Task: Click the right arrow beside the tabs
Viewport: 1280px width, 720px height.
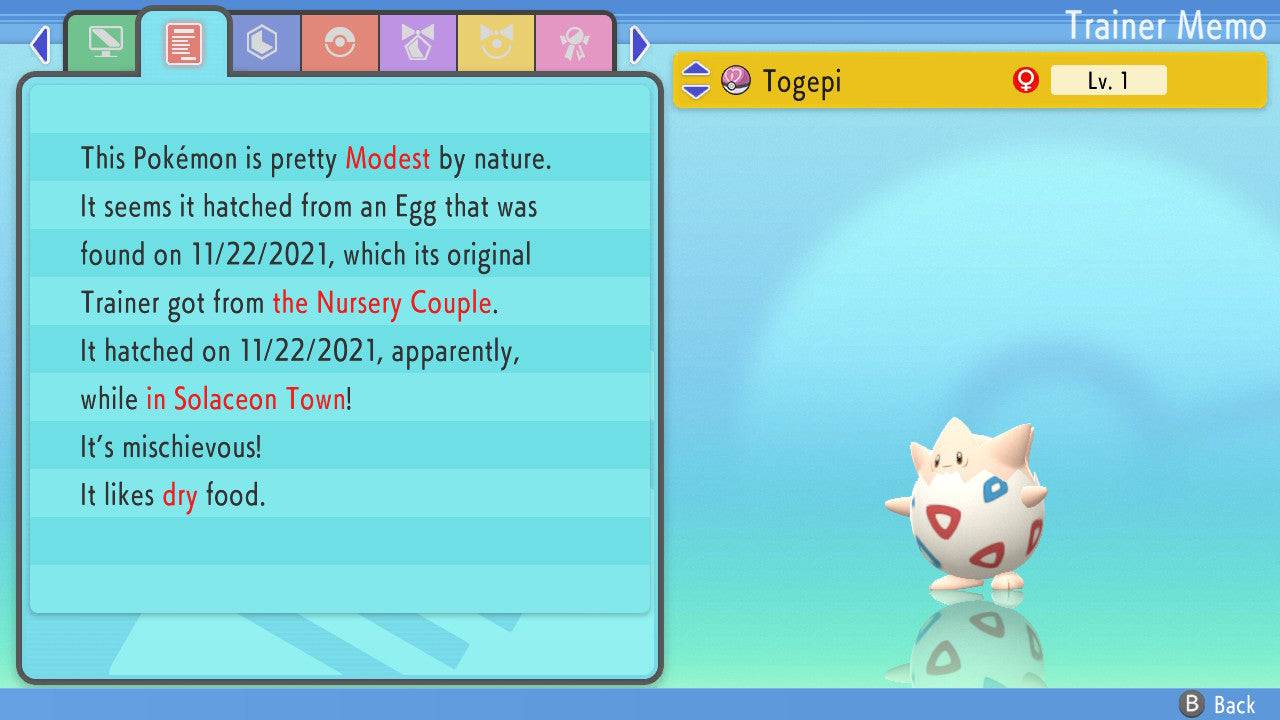Action: pos(640,44)
